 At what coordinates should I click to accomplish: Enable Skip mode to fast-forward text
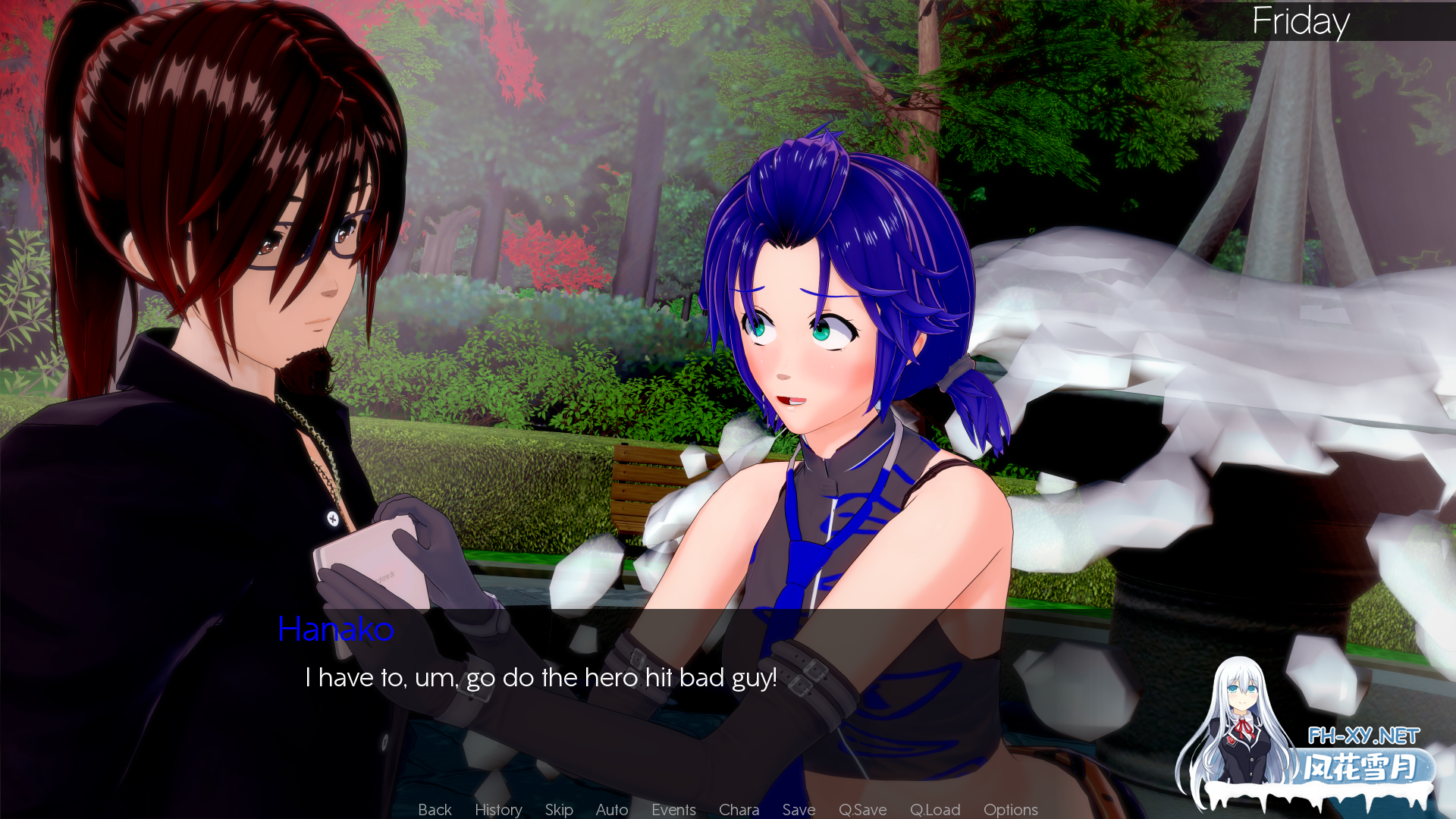click(x=559, y=809)
